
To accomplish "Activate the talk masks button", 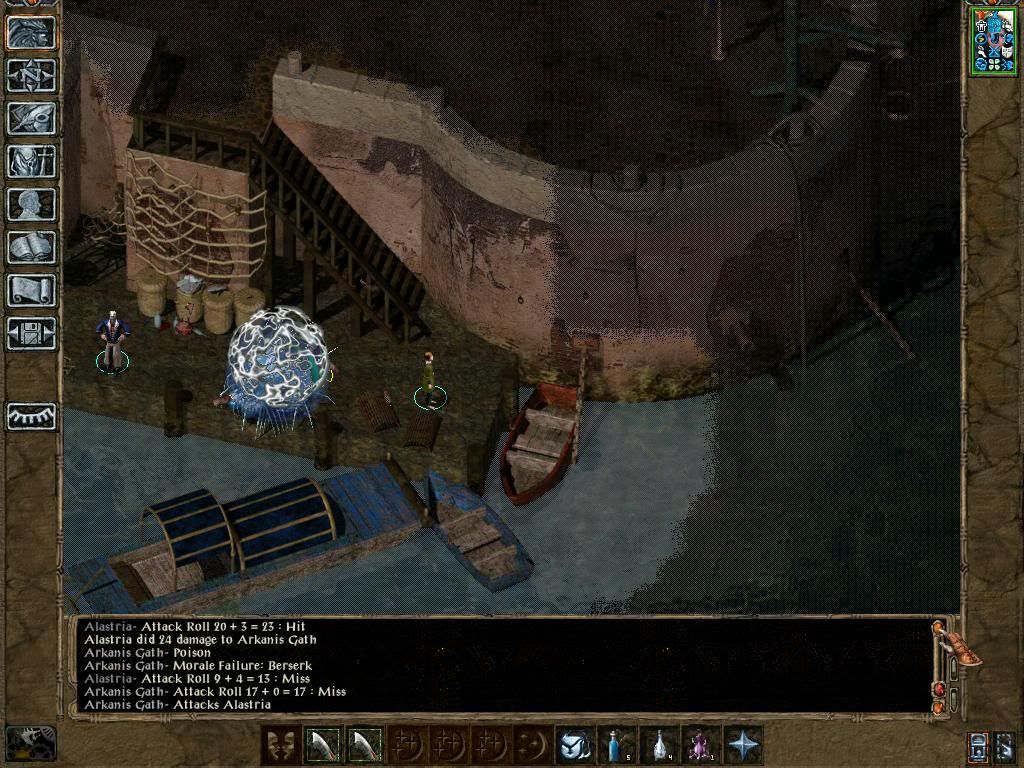I will (x=280, y=746).
